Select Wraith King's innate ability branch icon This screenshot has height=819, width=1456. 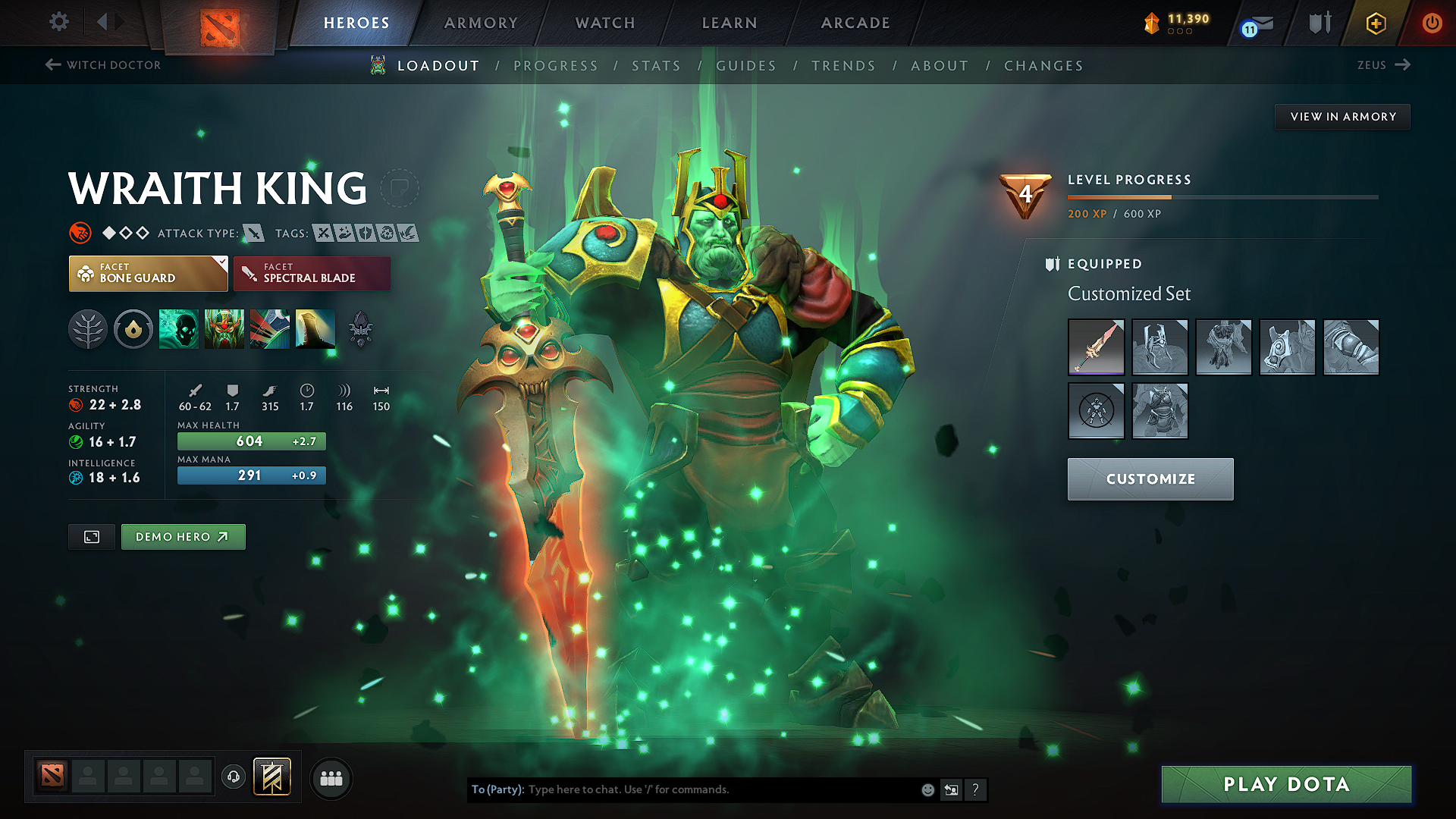(x=133, y=329)
